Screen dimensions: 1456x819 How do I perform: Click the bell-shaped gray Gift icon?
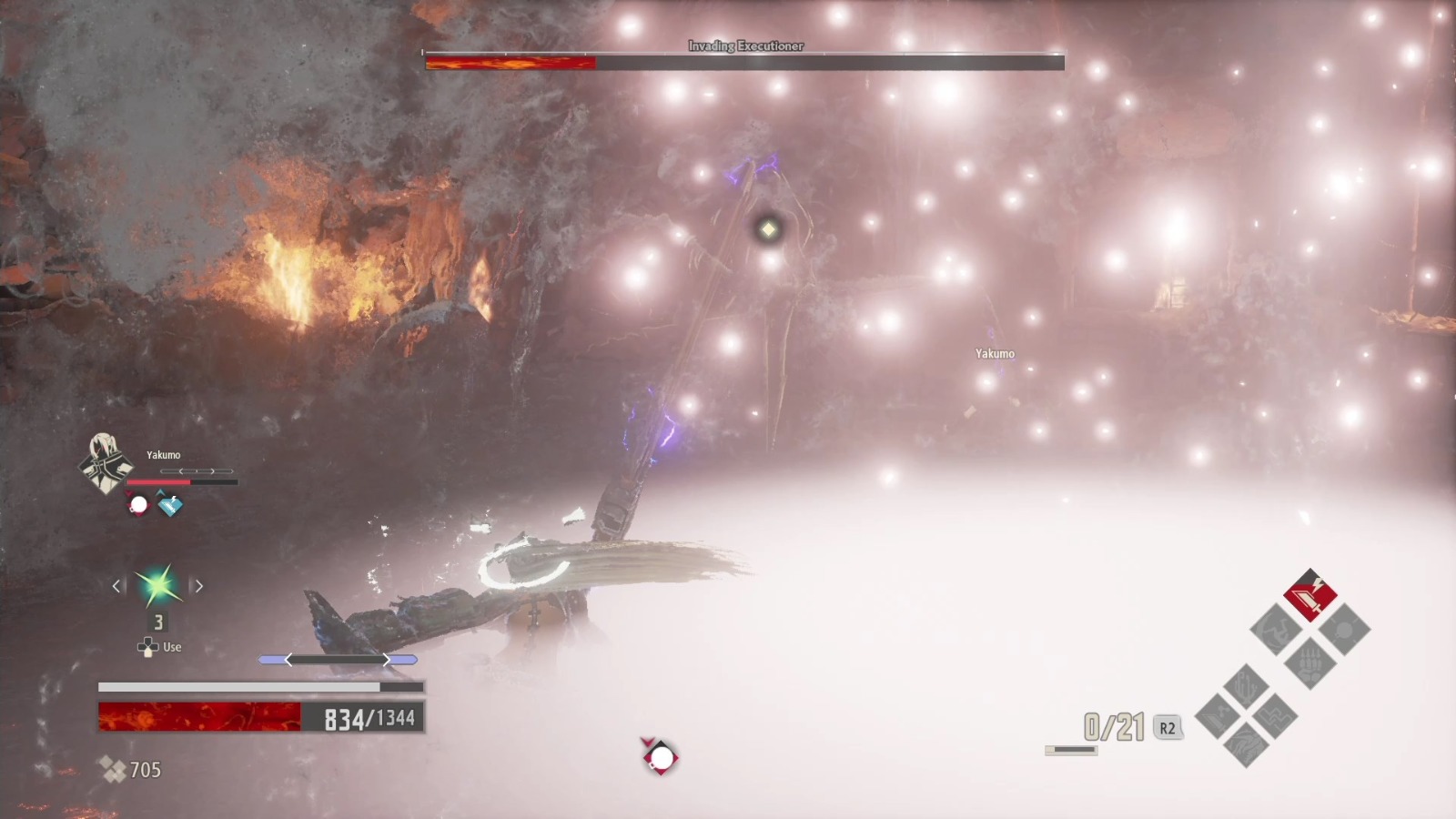pos(1344,628)
